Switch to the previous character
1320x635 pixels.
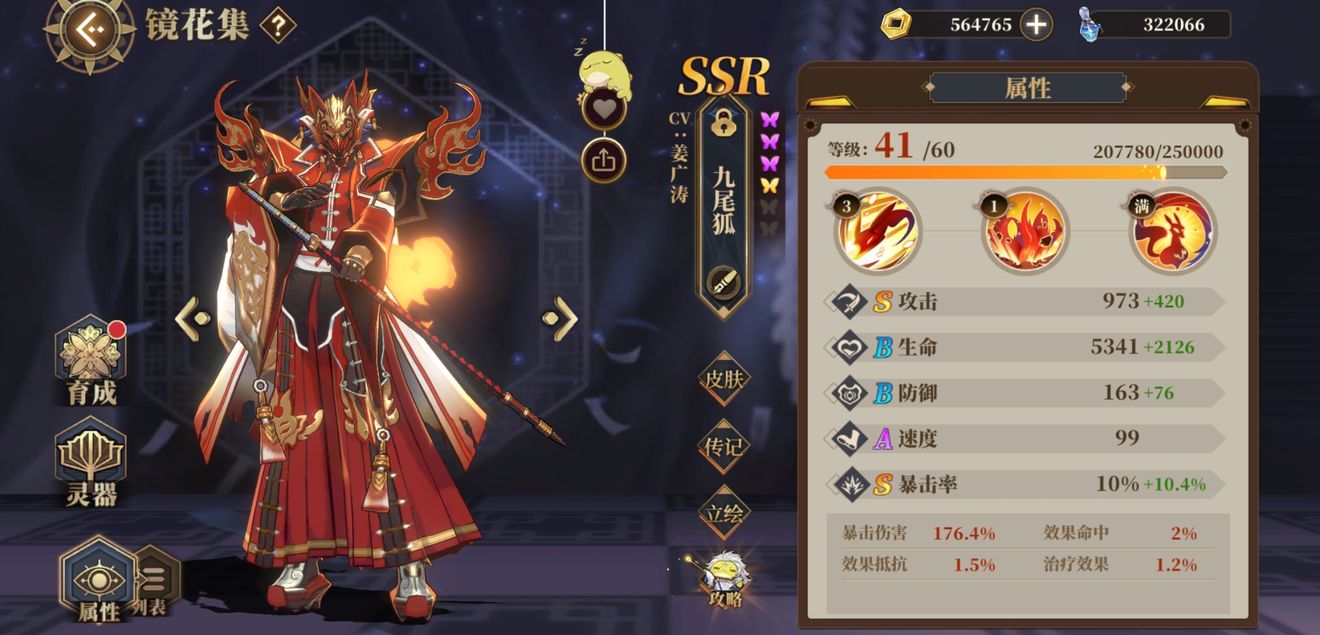[x=194, y=319]
